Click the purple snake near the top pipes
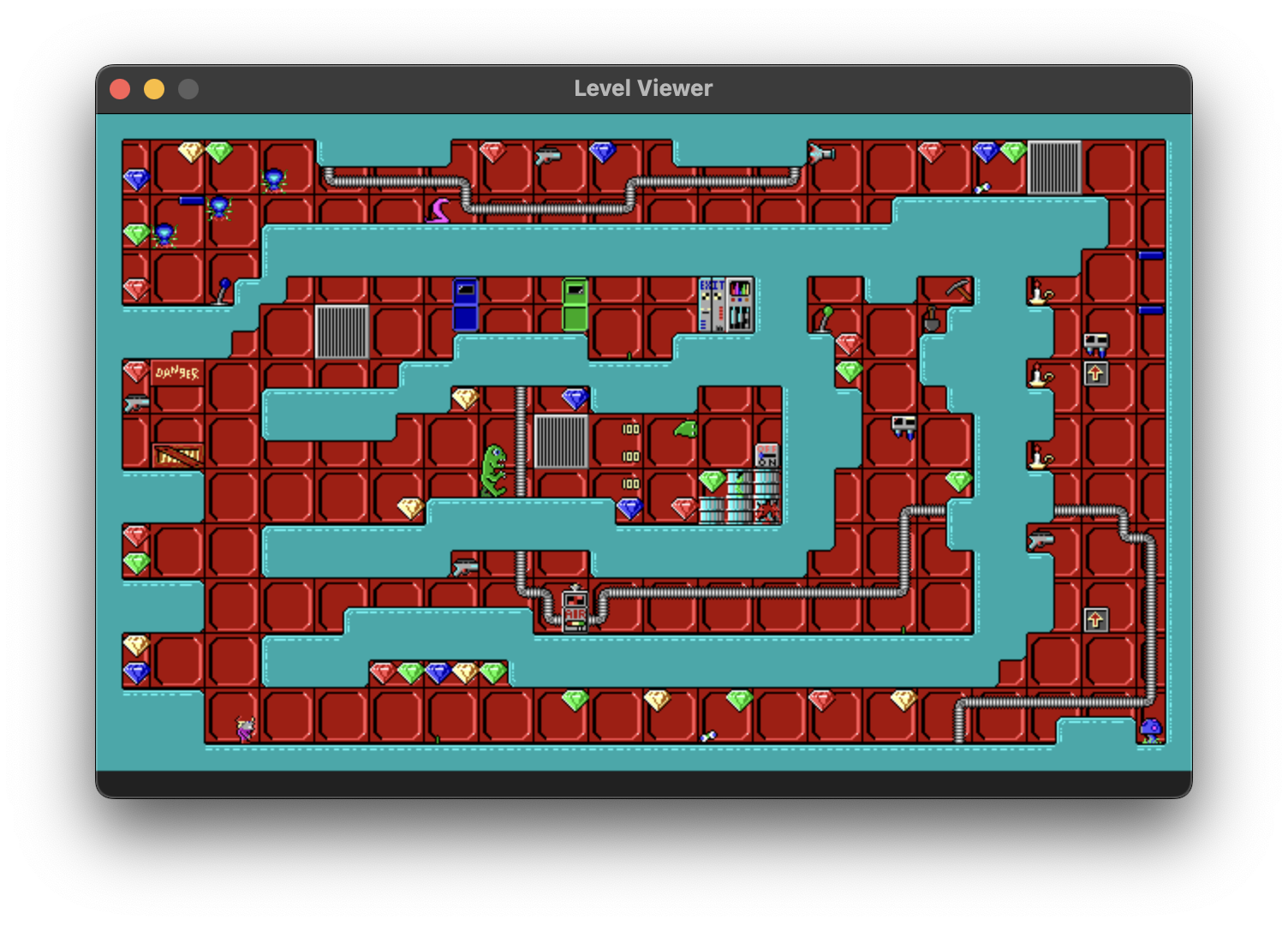 coord(440,206)
